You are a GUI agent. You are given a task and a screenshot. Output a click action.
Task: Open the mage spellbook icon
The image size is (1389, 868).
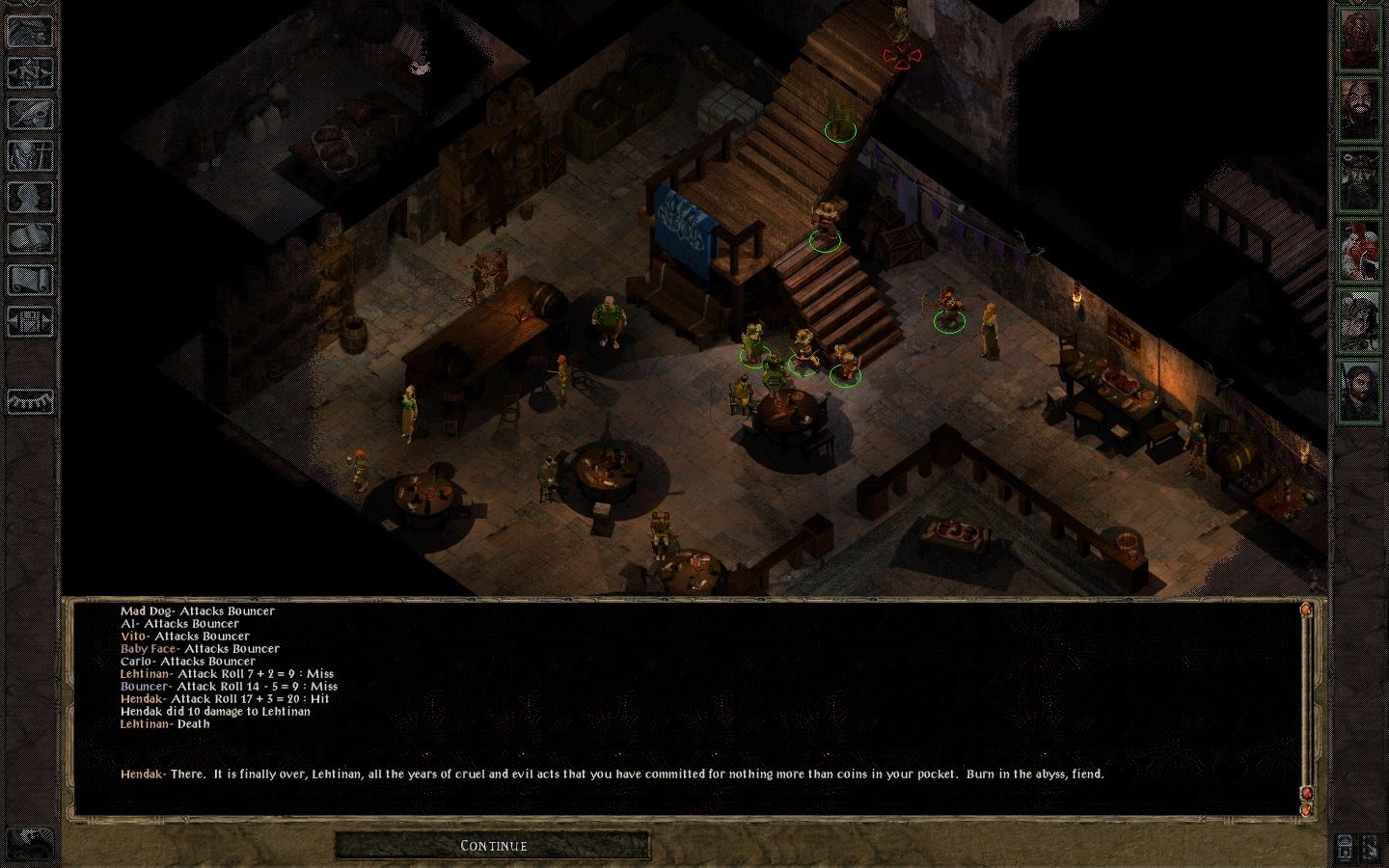click(x=30, y=238)
